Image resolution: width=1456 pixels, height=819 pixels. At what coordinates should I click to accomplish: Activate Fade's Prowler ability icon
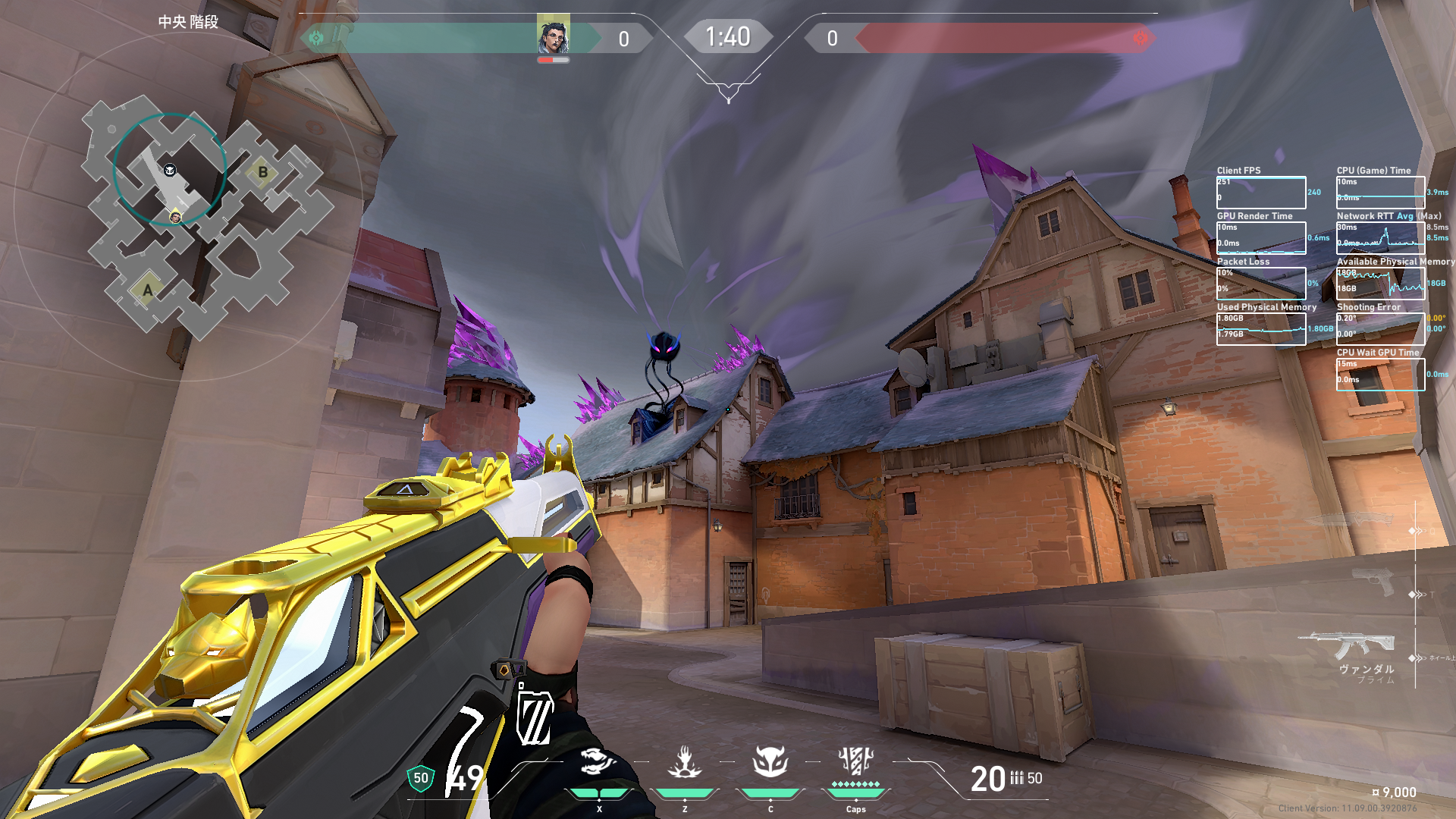pos(598,761)
